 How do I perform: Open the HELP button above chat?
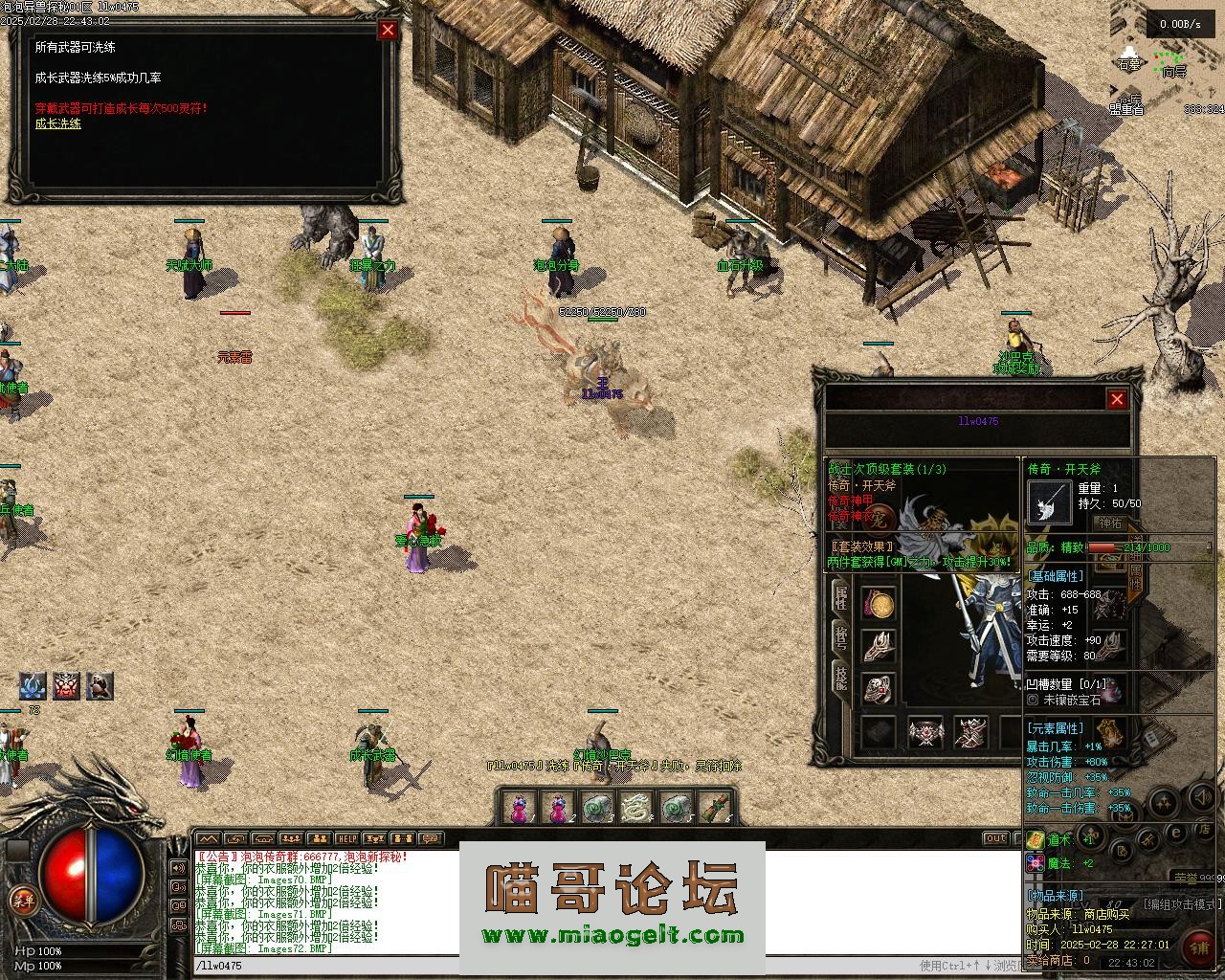coord(346,839)
